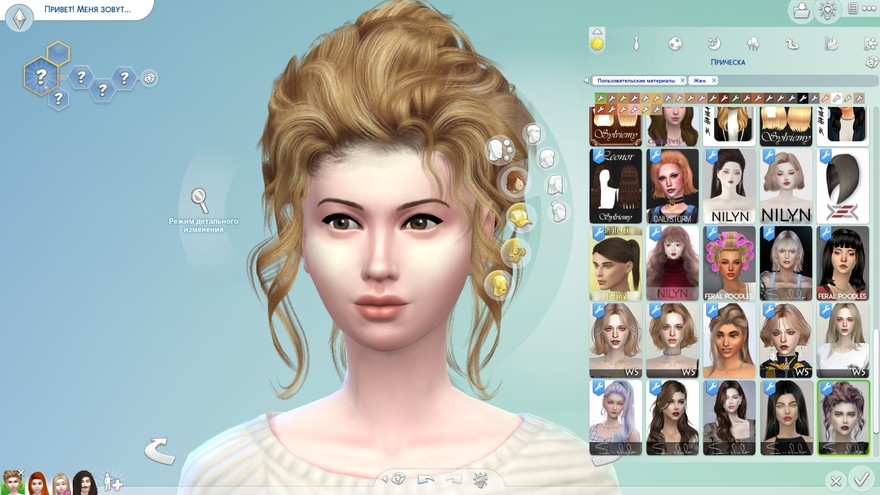Select the orange-haired DAILYSTORM hairstyle thumbnail

pyautogui.click(x=673, y=186)
